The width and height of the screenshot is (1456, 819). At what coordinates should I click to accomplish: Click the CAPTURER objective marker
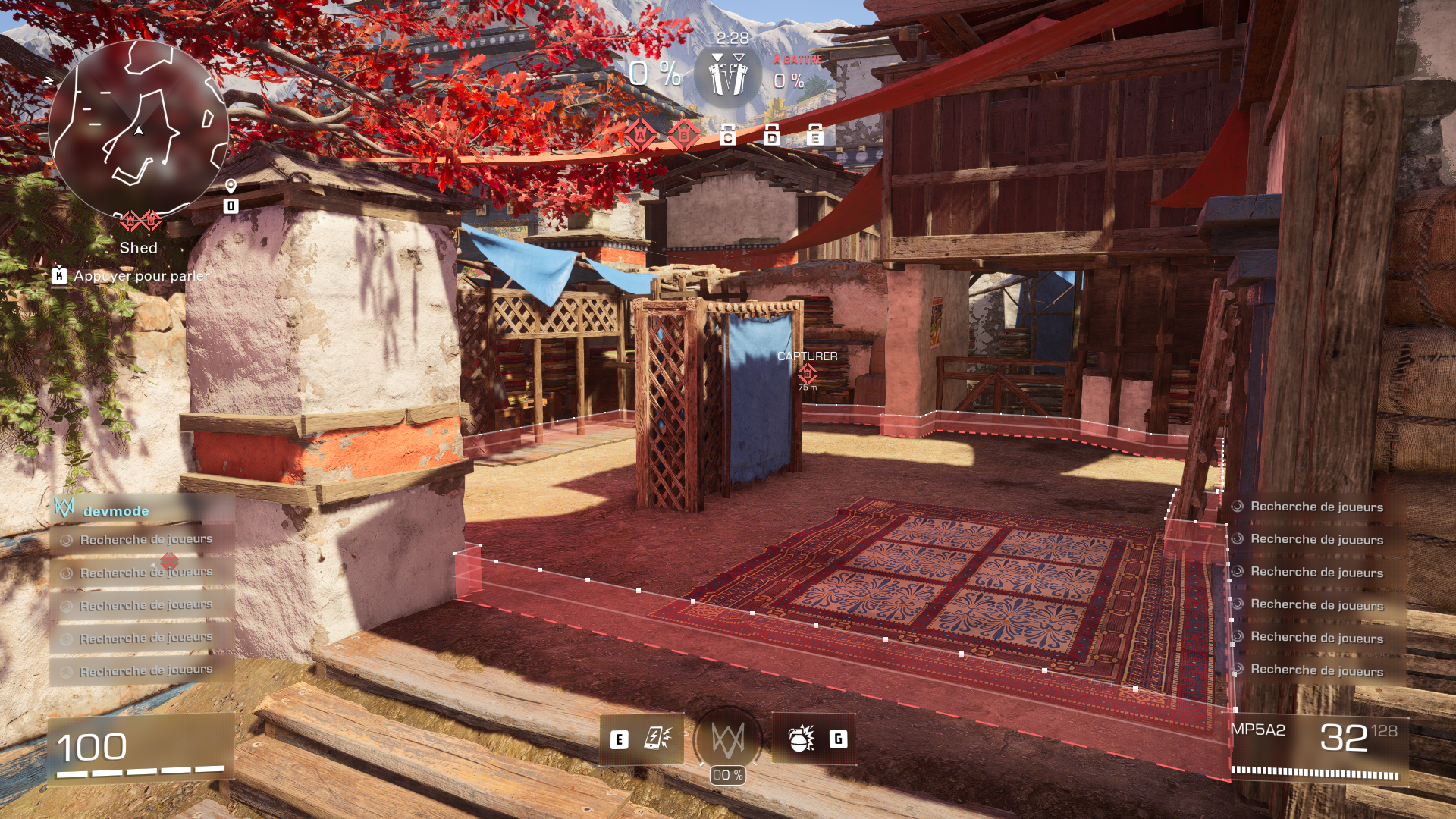(x=807, y=372)
